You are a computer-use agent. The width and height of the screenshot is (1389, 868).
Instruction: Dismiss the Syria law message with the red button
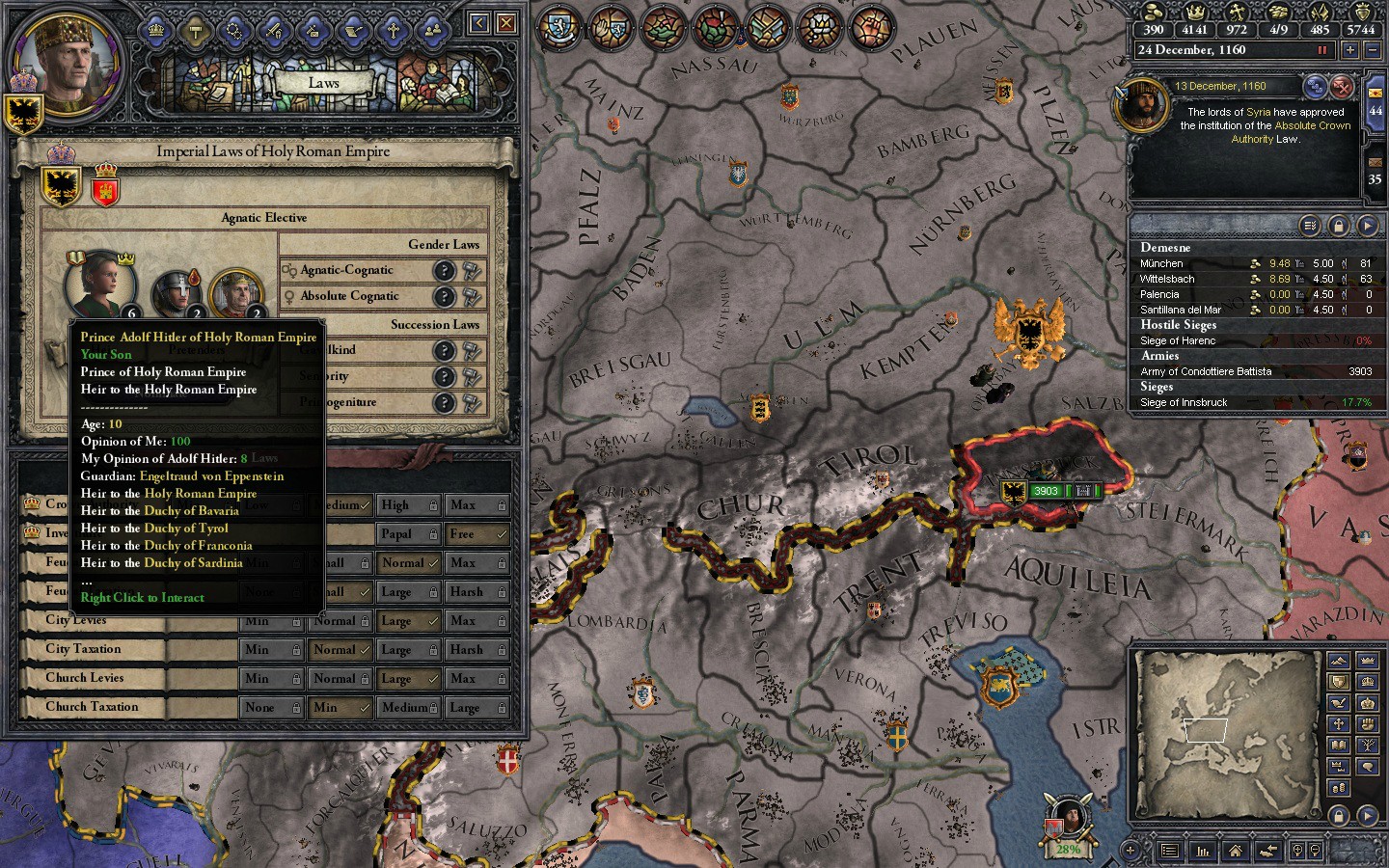click(x=1342, y=88)
